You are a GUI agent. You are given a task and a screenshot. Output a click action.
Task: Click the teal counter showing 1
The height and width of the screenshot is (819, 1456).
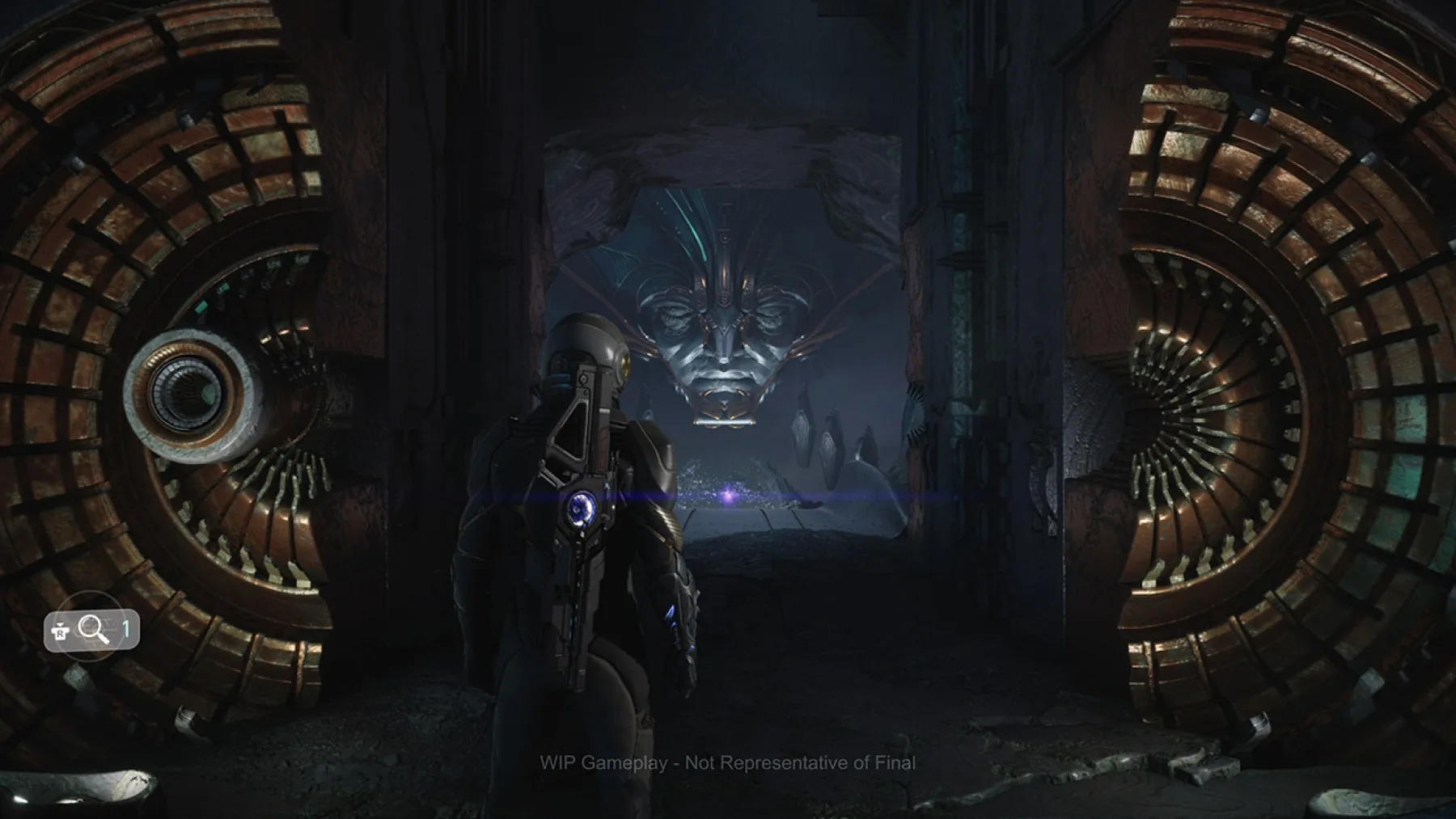pos(126,630)
